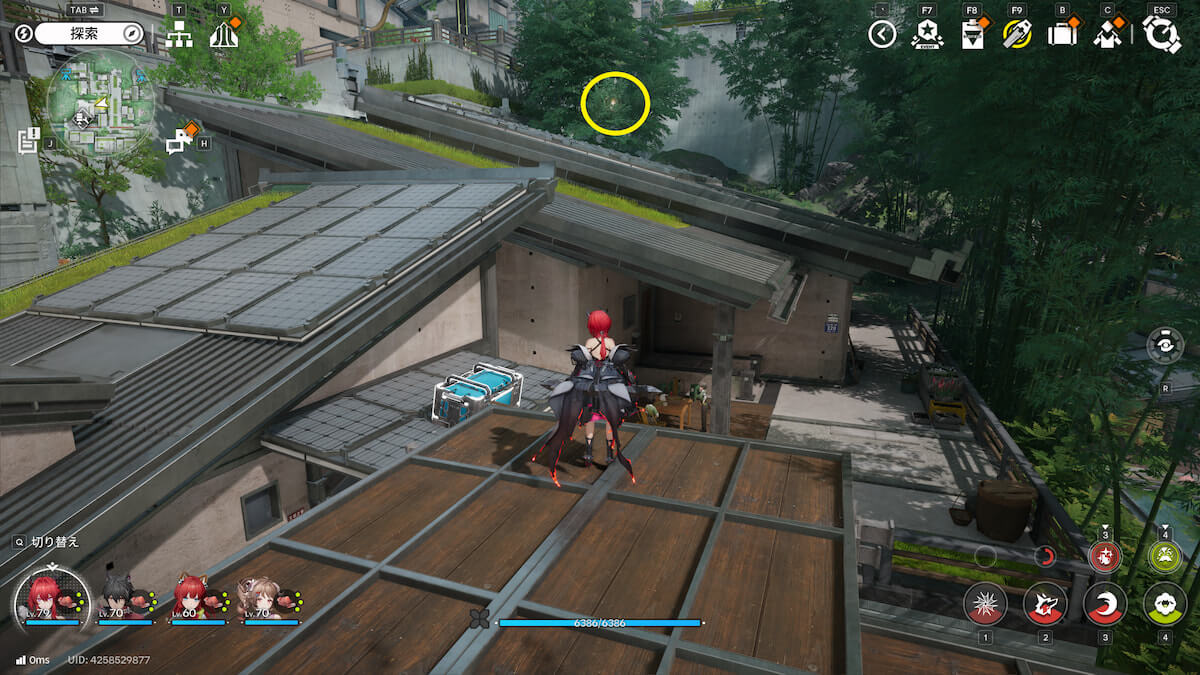This screenshot has height=675, width=1200.
Task: Open the hierarchy tree chart icon
Action: coord(180,35)
